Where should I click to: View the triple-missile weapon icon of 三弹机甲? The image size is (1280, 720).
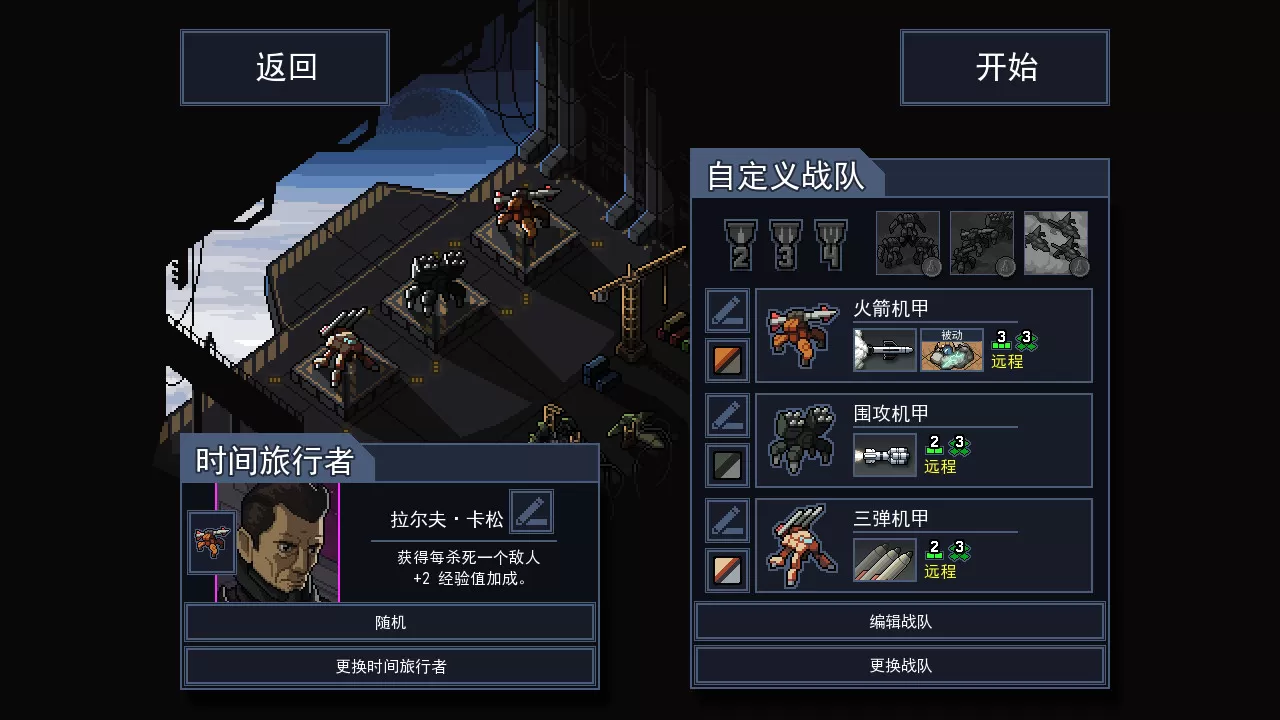click(884, 559)
